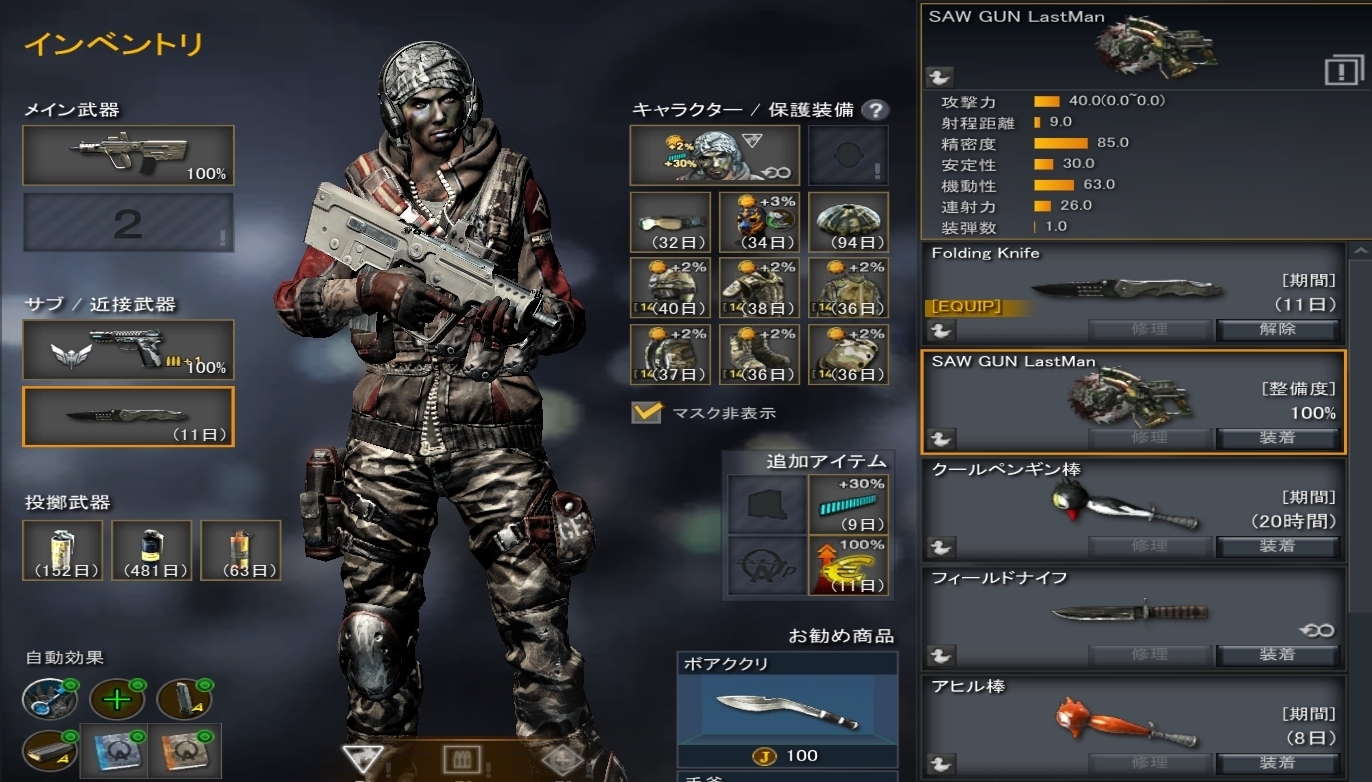Equip the クールペンギン棒 with 装着
The image size is (1372, 782).
click(1277, 546)
